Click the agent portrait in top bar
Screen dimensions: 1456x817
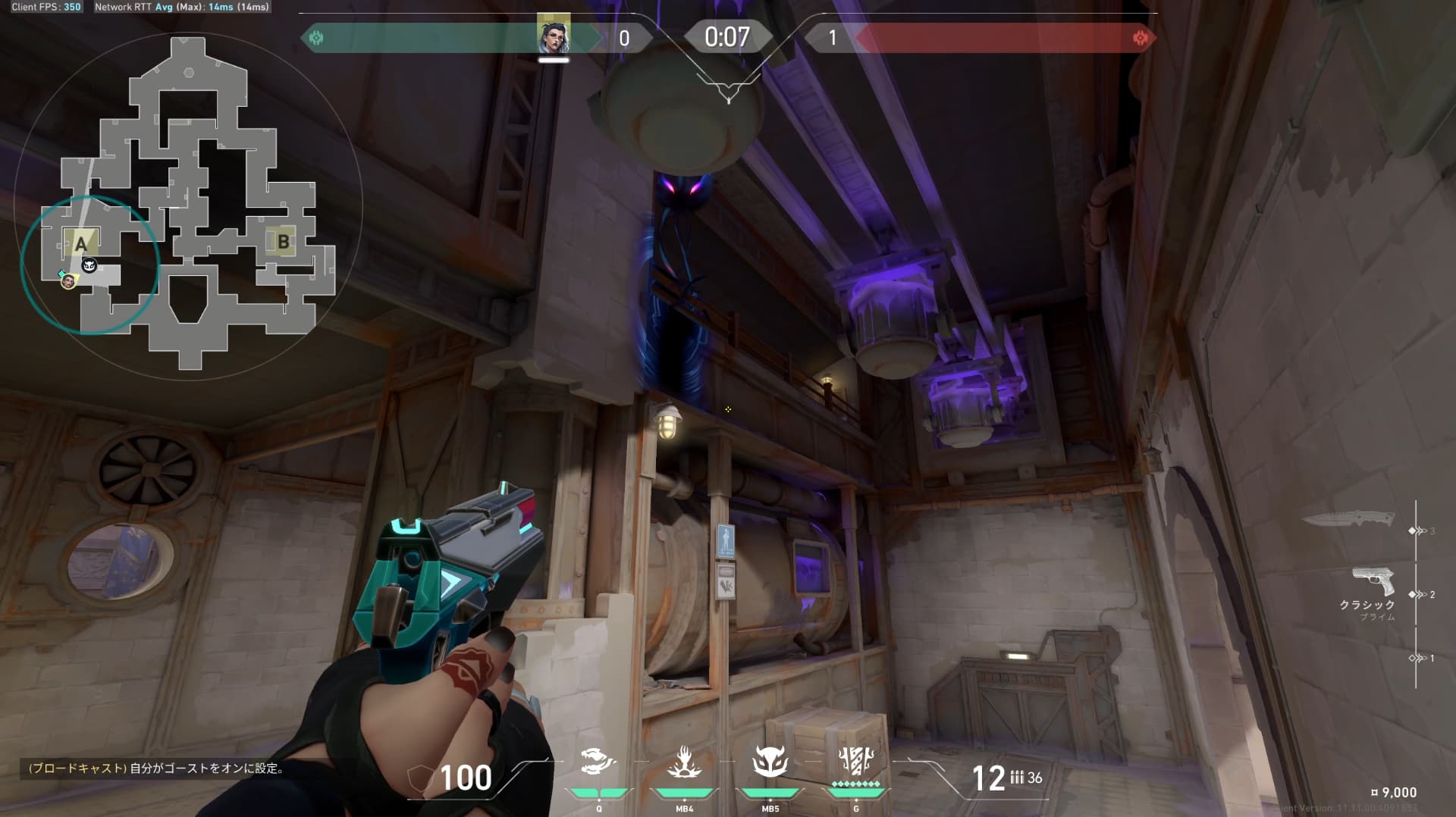[x=554, y=35]
